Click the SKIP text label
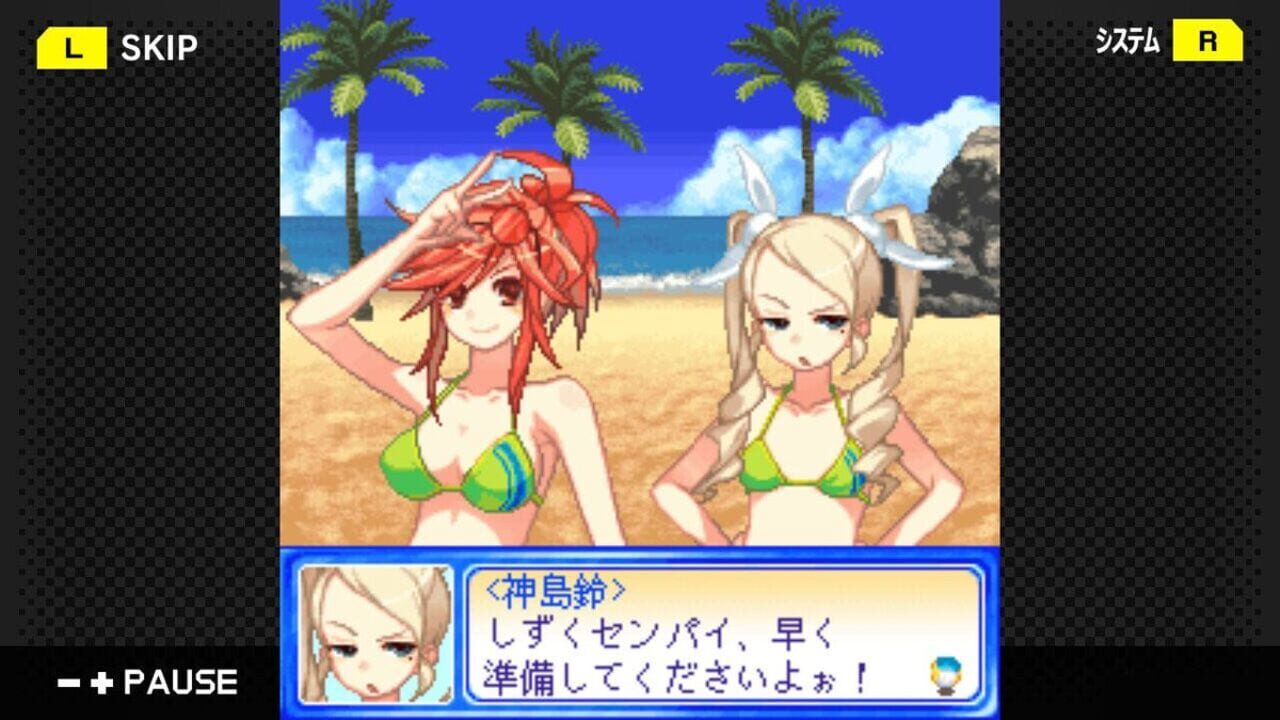This screenshot has width=1280, height=720. pyautogui.click(x=162, y=44)
